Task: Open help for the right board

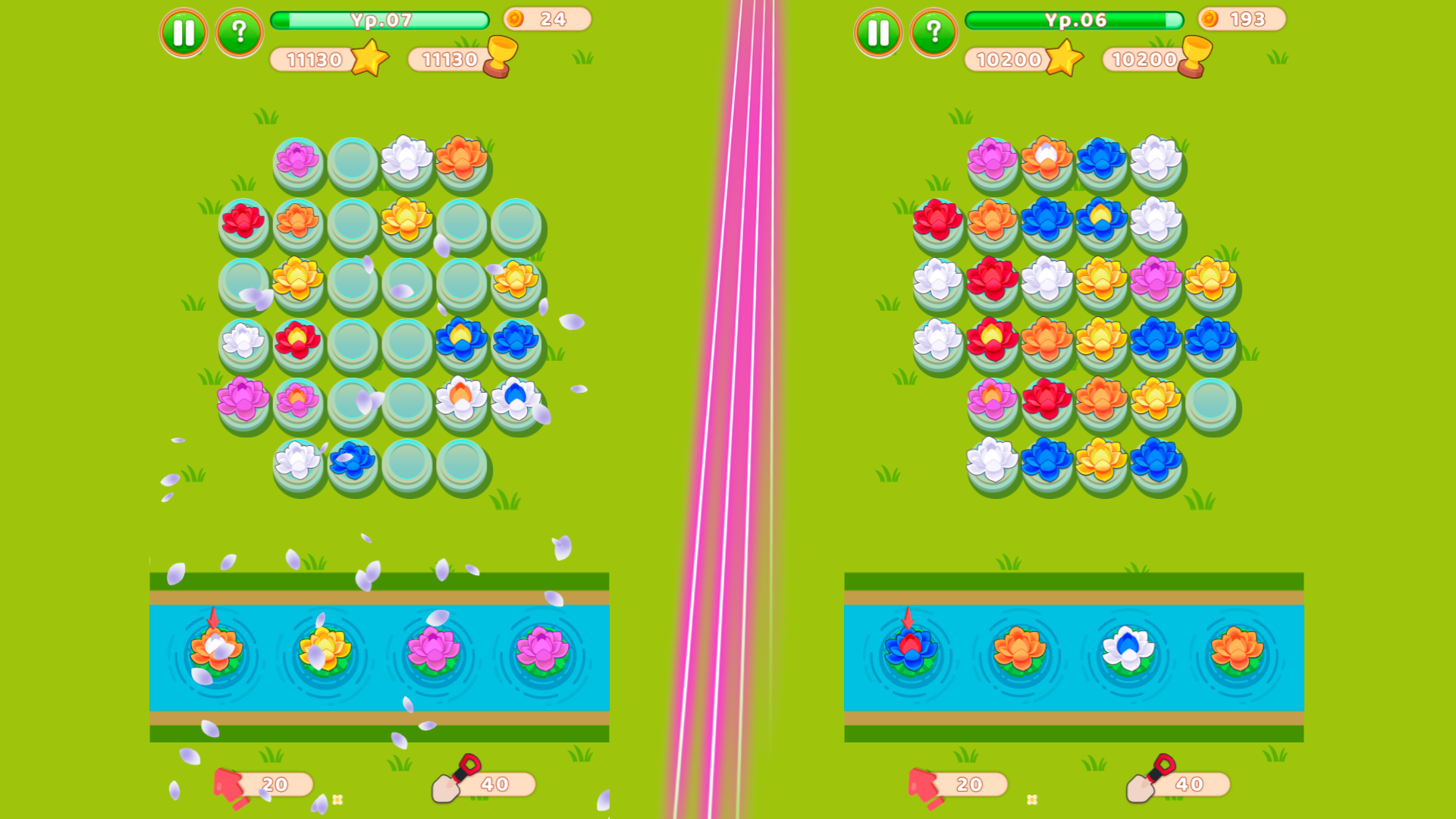Action: coord(934,33)
